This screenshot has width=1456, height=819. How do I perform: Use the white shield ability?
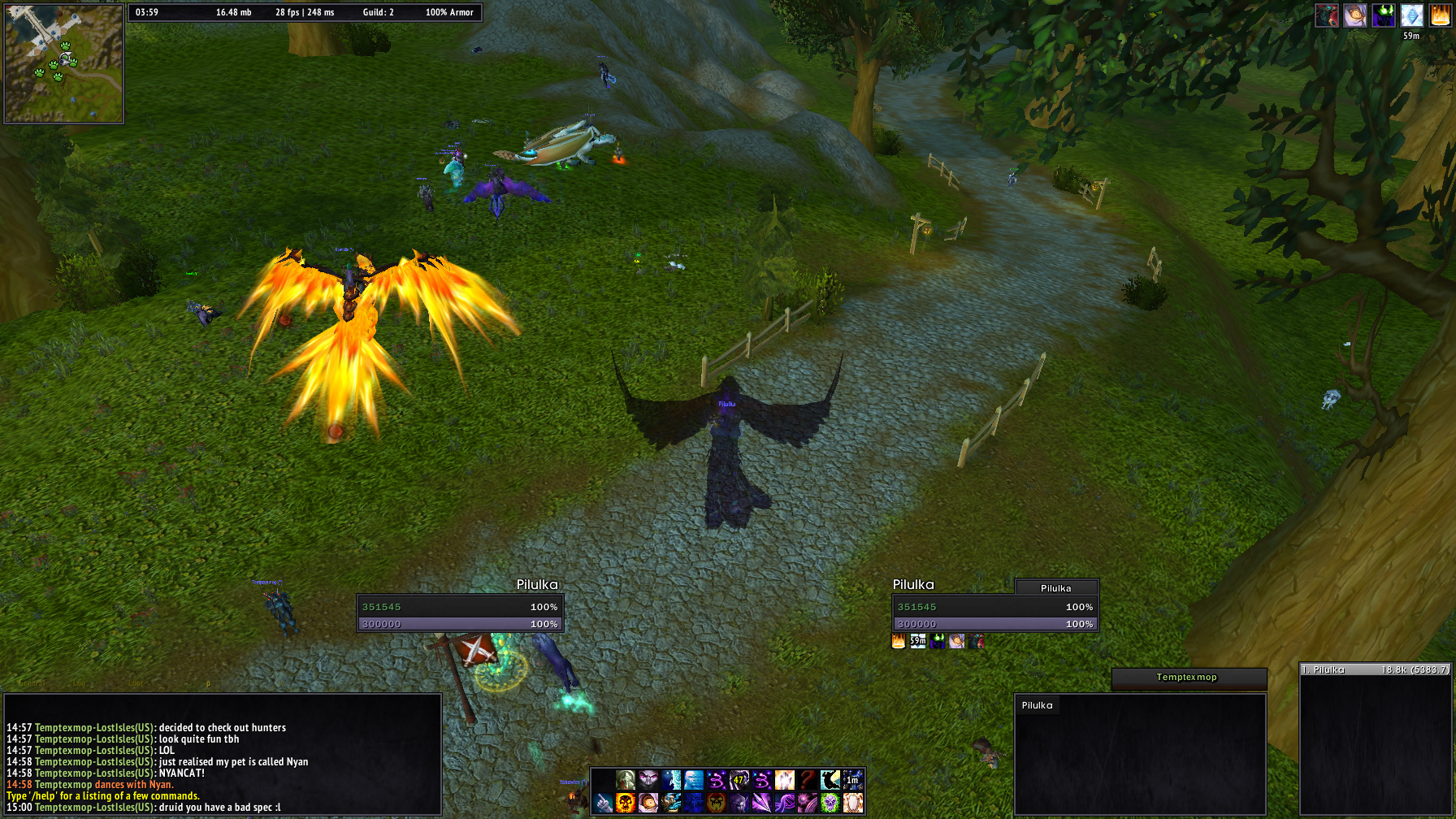click(x=852, y=803)
